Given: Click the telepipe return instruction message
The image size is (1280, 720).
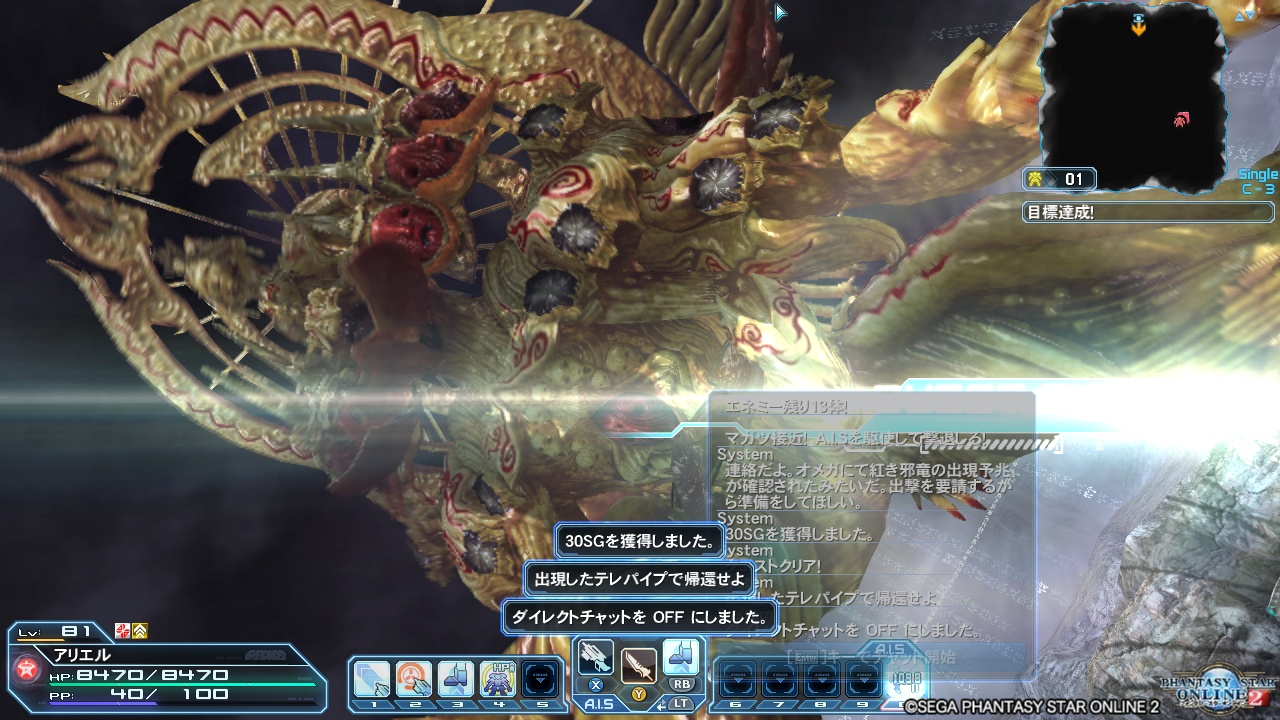Looking at the screenshot, I should pyautogui.click(x=637, y=578).
